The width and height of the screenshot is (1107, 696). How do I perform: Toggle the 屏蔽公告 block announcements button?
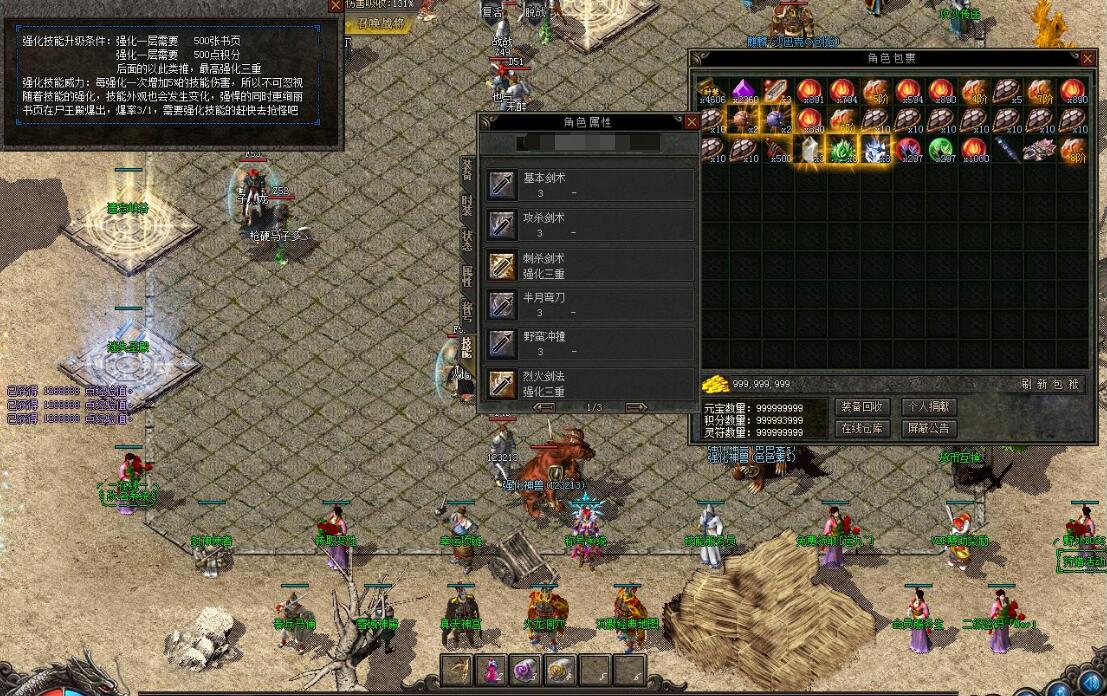pos(928,428)
